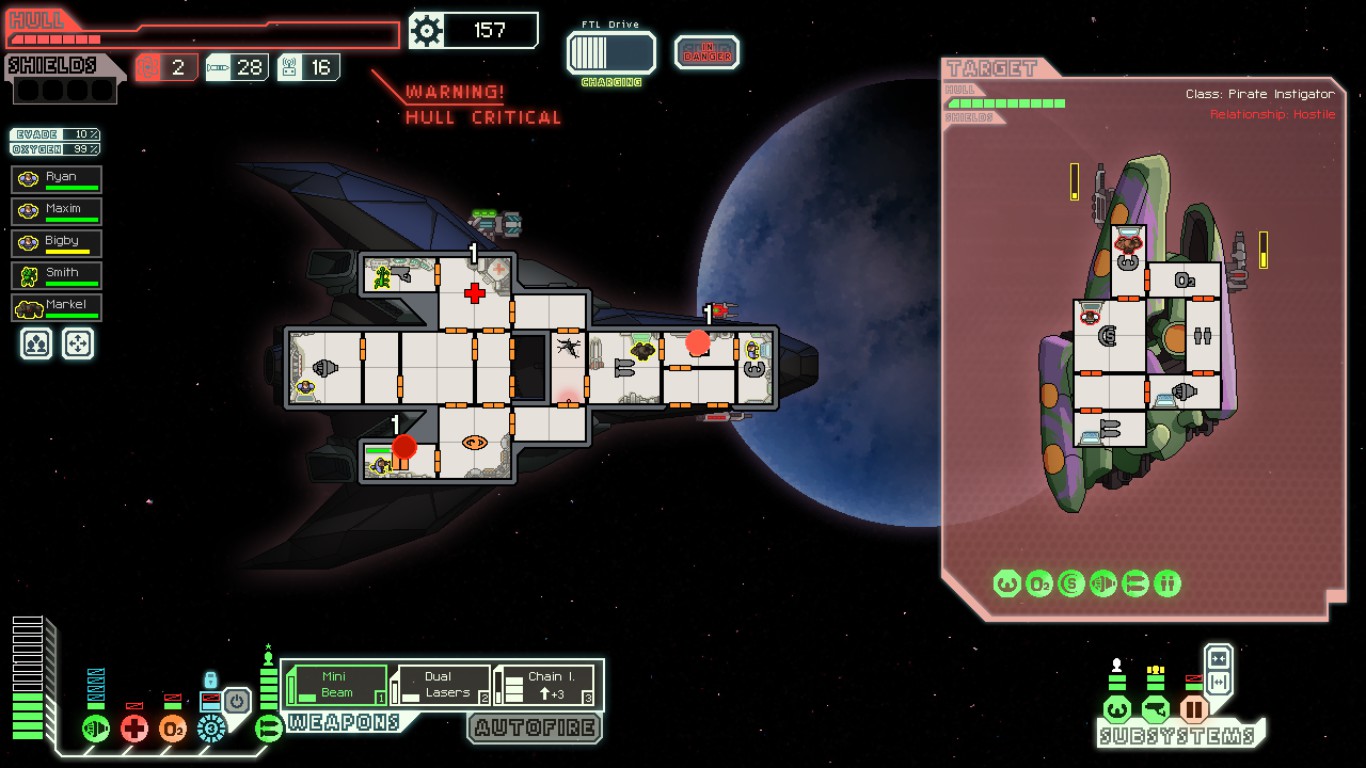The width and height of the screenshot is (1366, 768).
Task: Select crew member Maxim
Action: click(57, 212)
